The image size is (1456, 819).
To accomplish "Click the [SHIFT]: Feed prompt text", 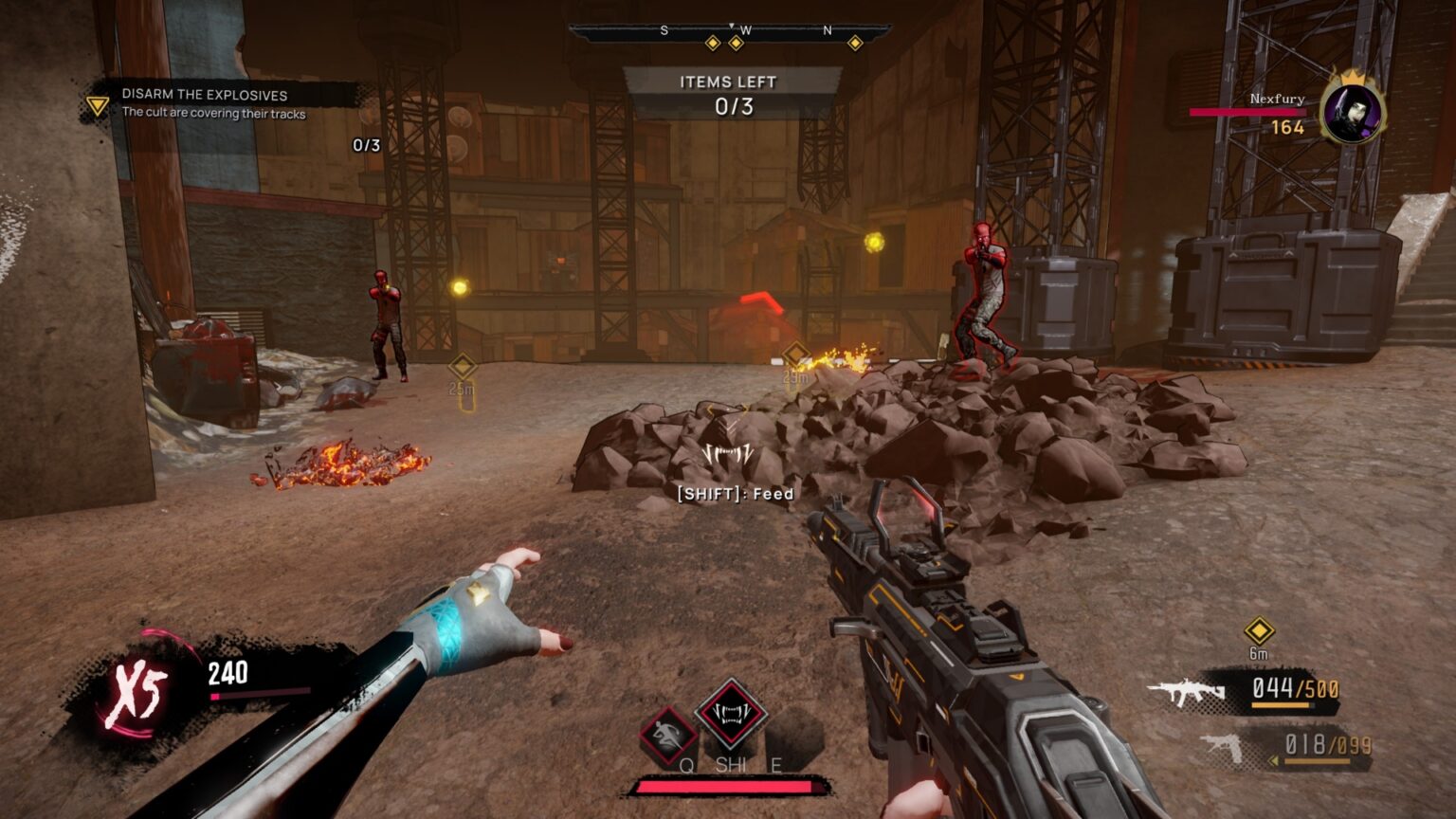I will pyautogui.click(x=734, y=494).
